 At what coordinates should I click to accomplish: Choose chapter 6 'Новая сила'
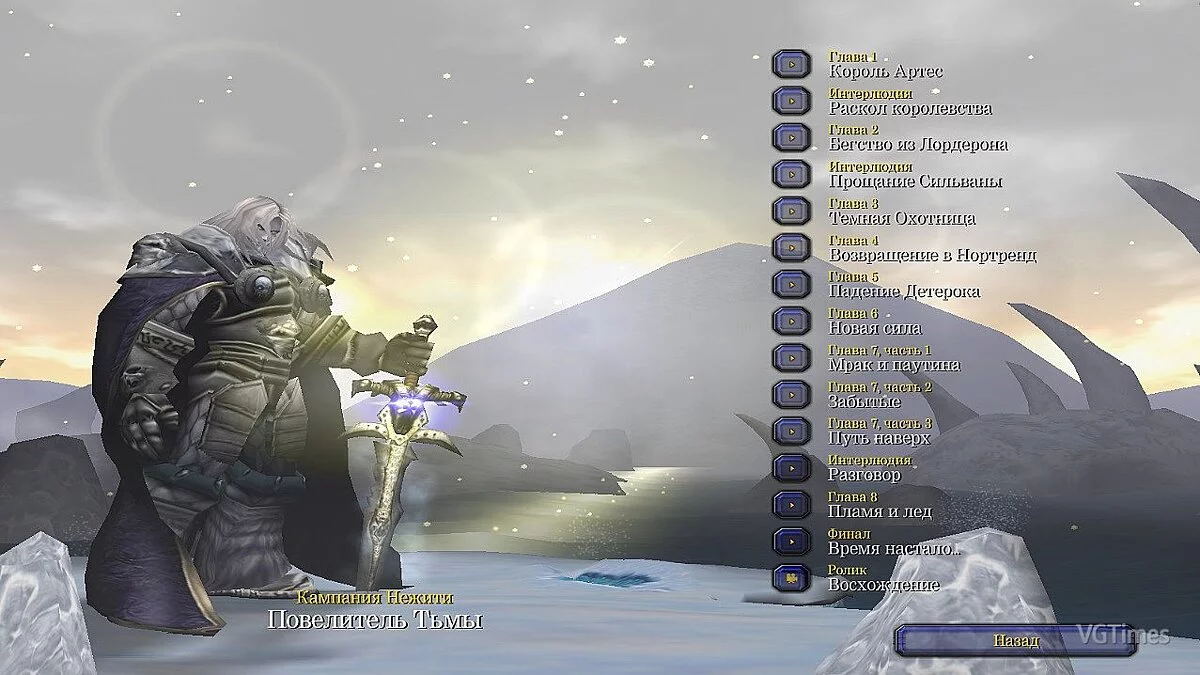(x=791, y=321)
